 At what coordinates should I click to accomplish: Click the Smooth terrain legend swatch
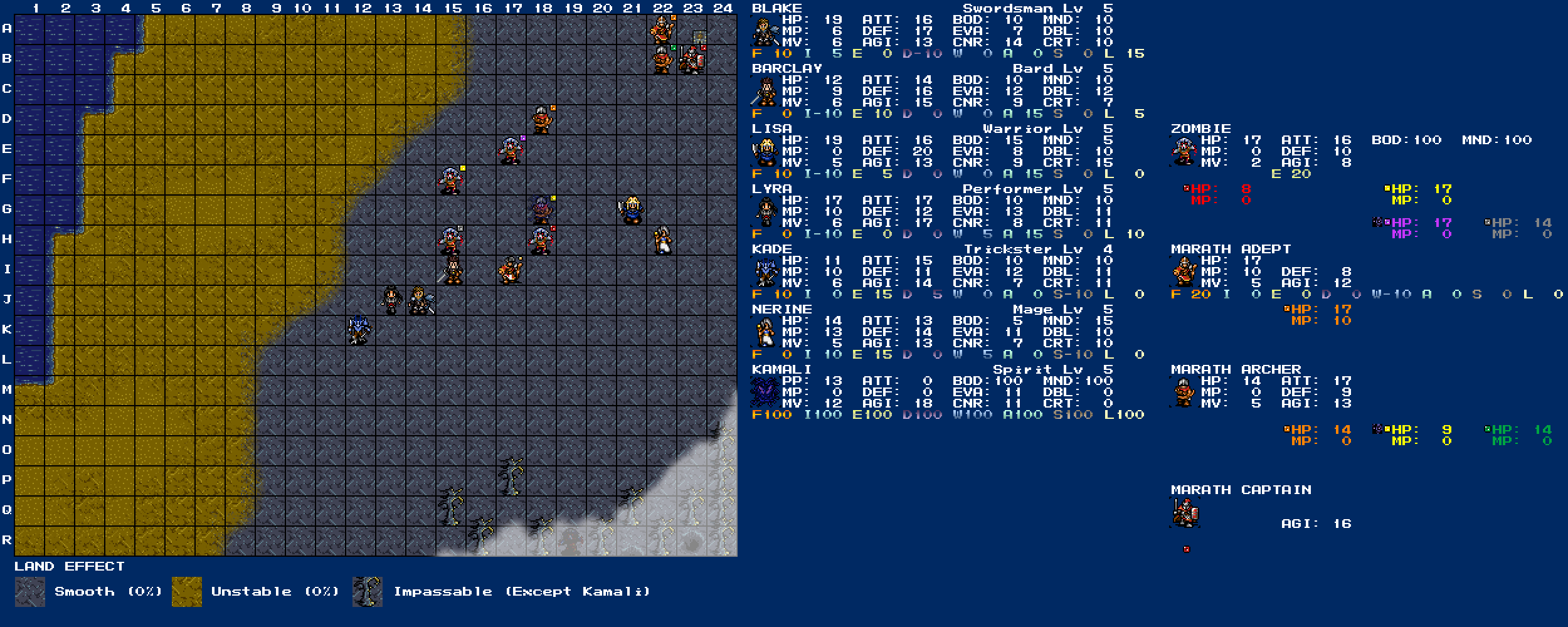[x=30, y=592]
